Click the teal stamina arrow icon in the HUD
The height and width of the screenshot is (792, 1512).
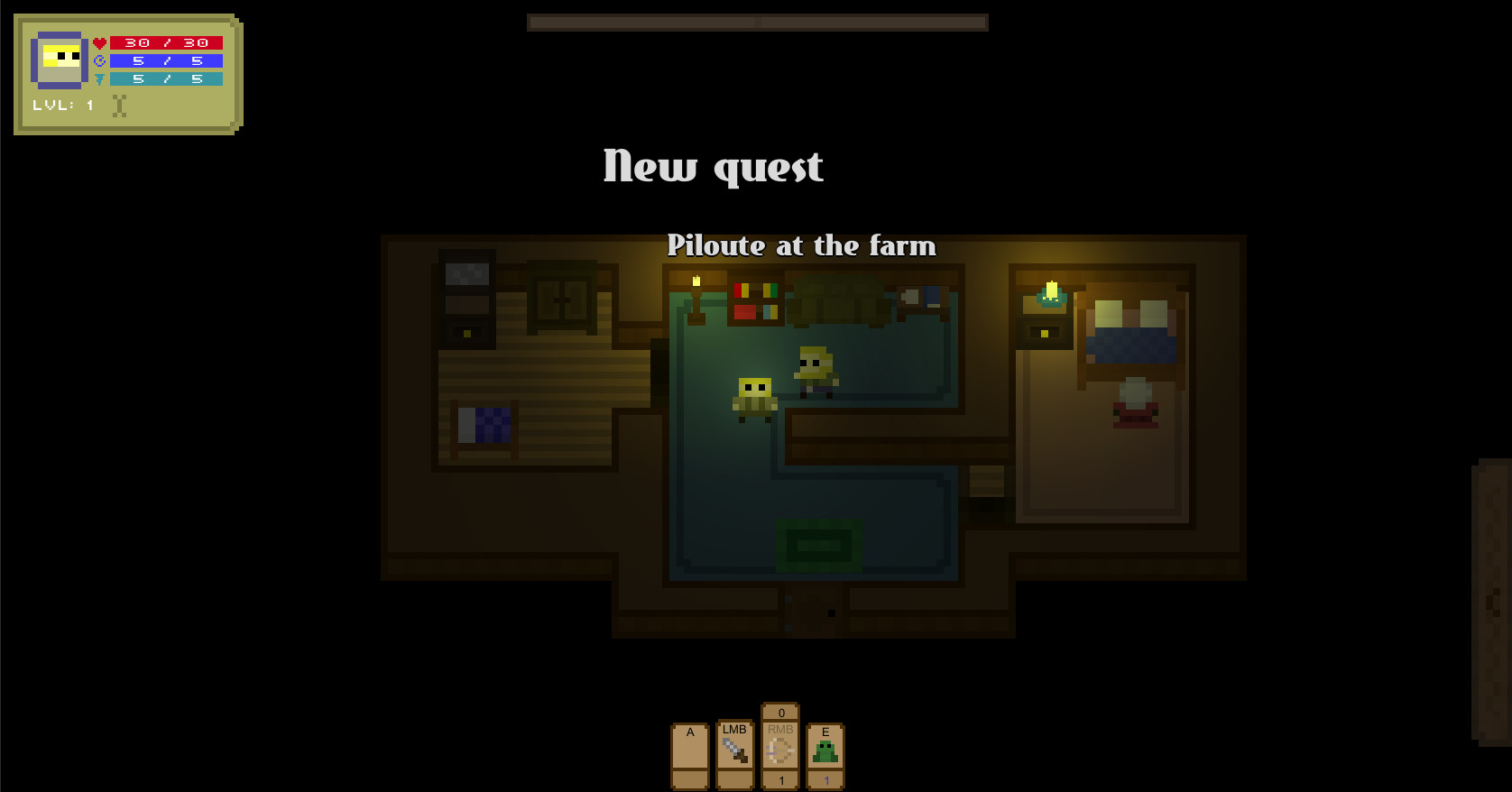(99, 78)
